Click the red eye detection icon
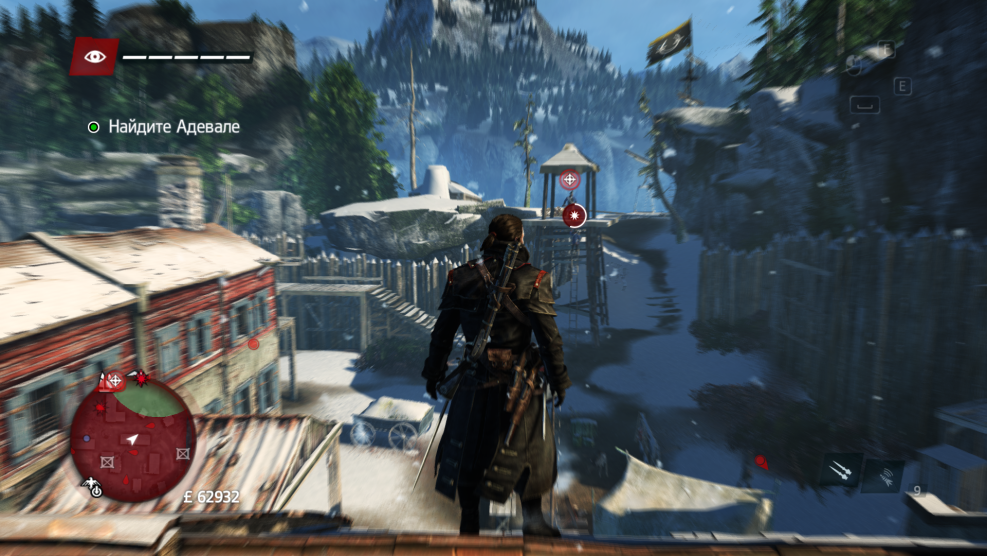The image size is (987, 556). (94, 57)
